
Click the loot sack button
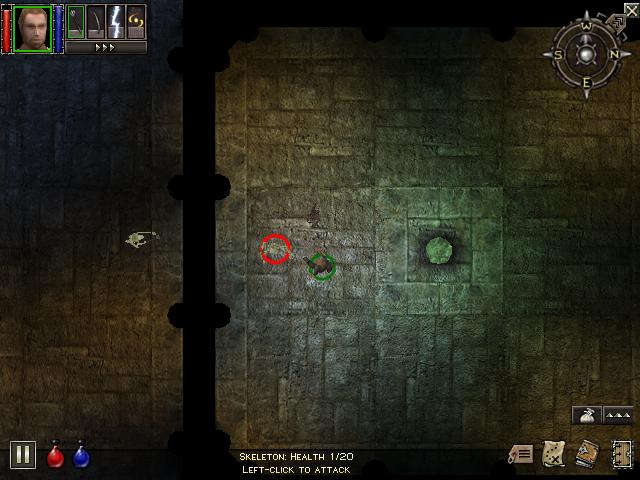click(x=585, y=415)
